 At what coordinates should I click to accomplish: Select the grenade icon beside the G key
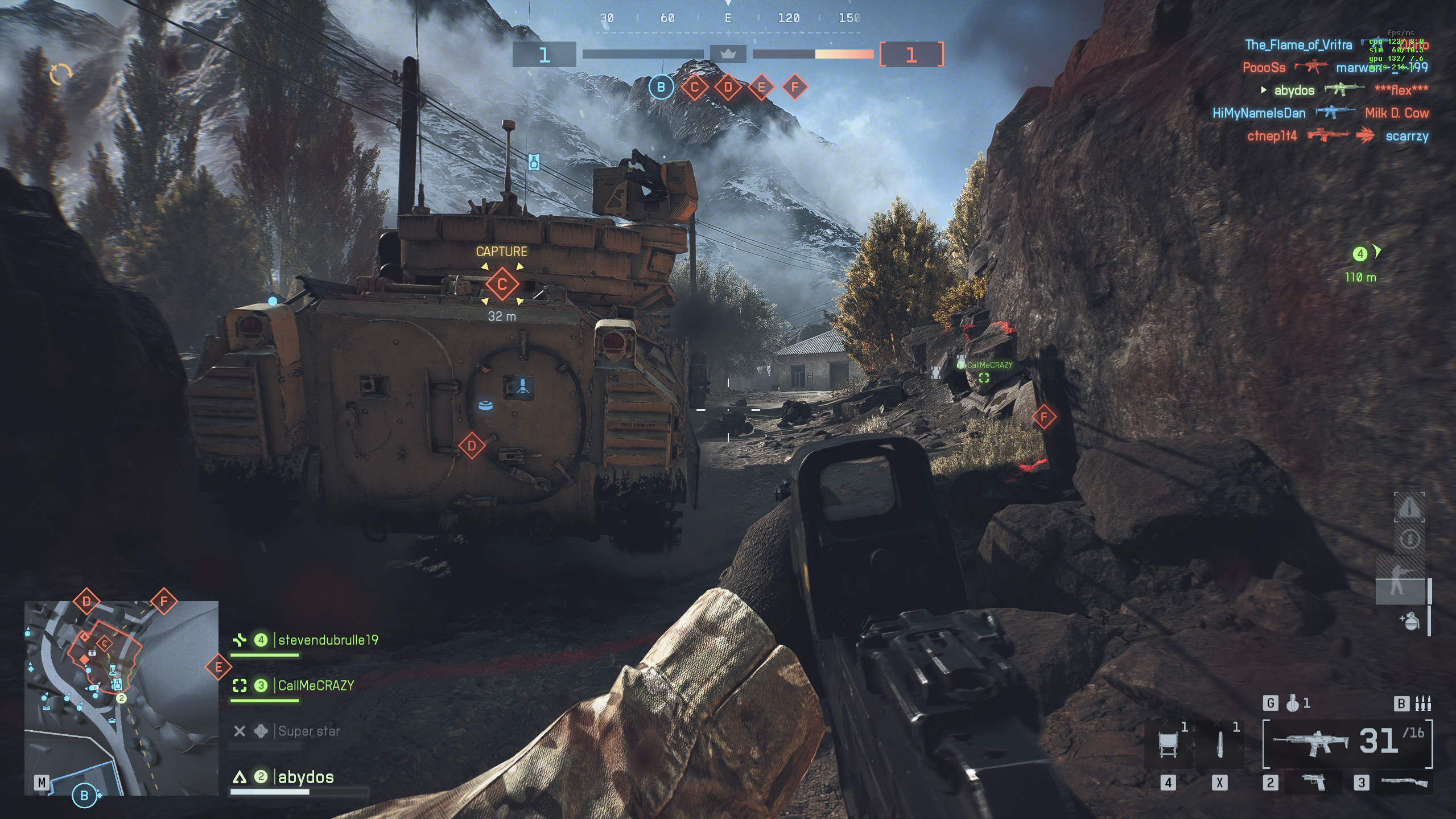[1293, 704]
